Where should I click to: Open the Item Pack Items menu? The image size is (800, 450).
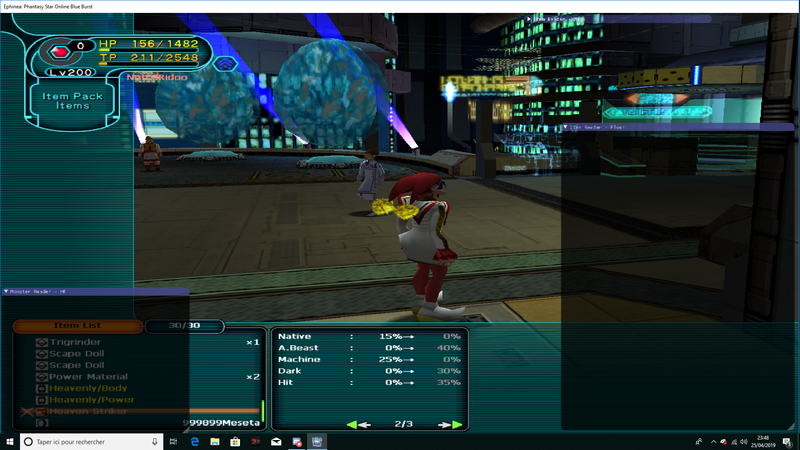73,100
